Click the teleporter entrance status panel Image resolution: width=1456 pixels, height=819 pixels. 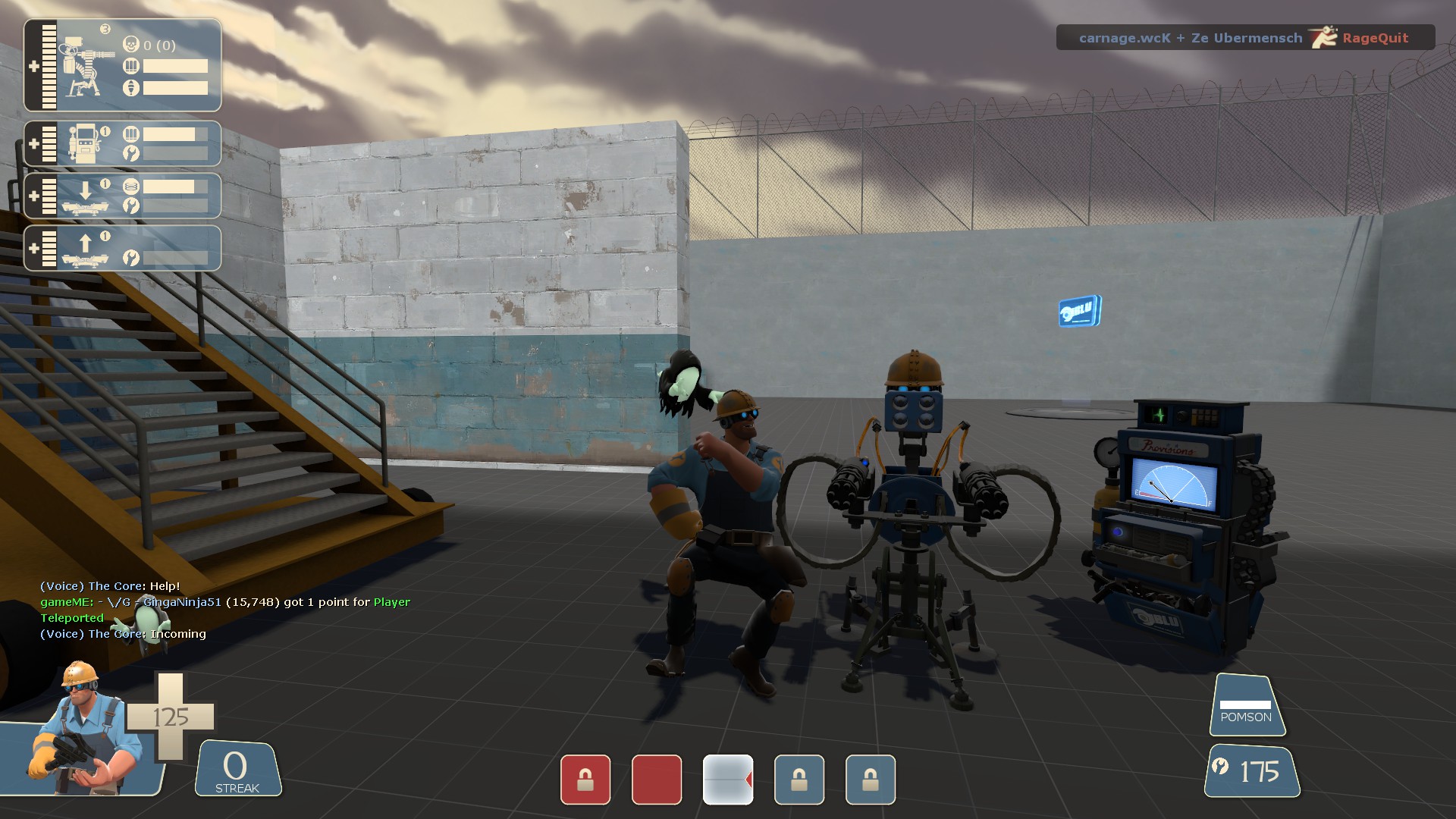pos(122,196)
